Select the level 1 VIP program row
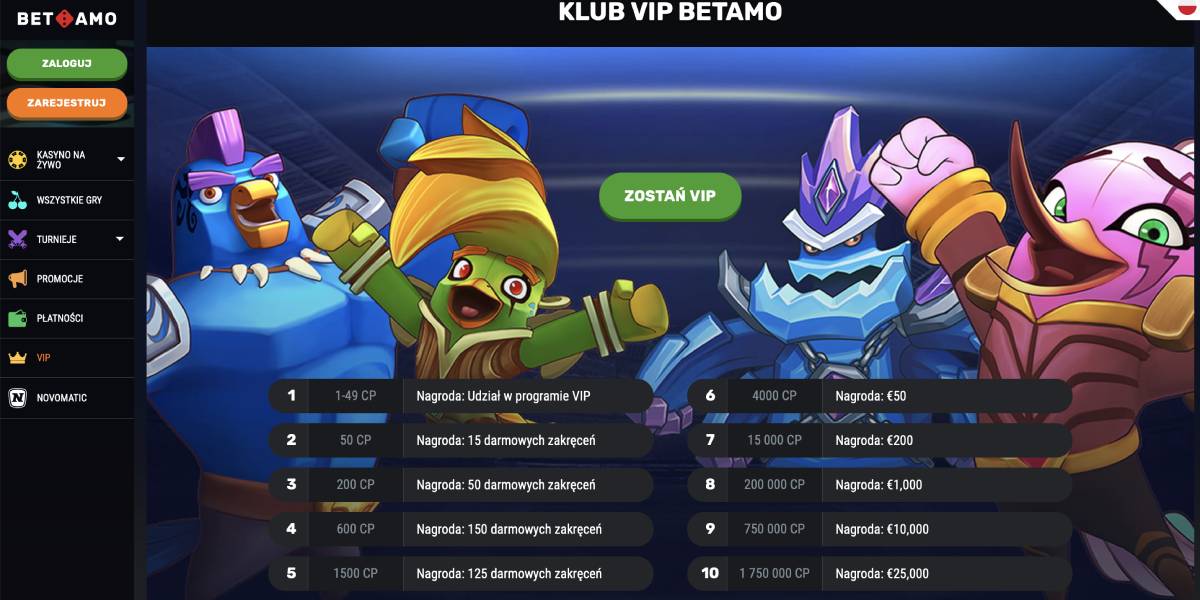 click(x=460, y=395)
